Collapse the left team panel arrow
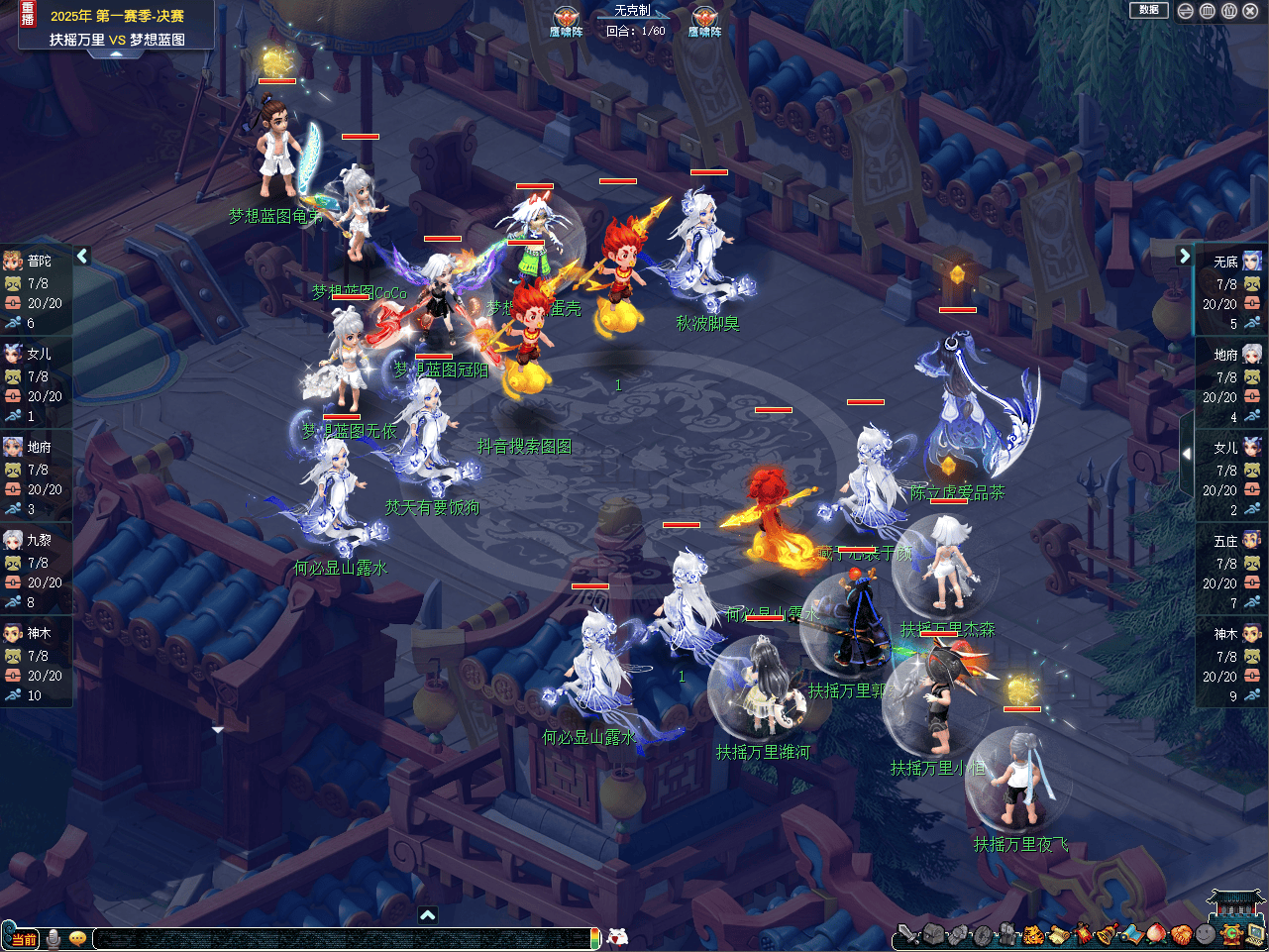The width and height of the screenshot is (1269, 952). pyautogui.click(x=82, y=257)
